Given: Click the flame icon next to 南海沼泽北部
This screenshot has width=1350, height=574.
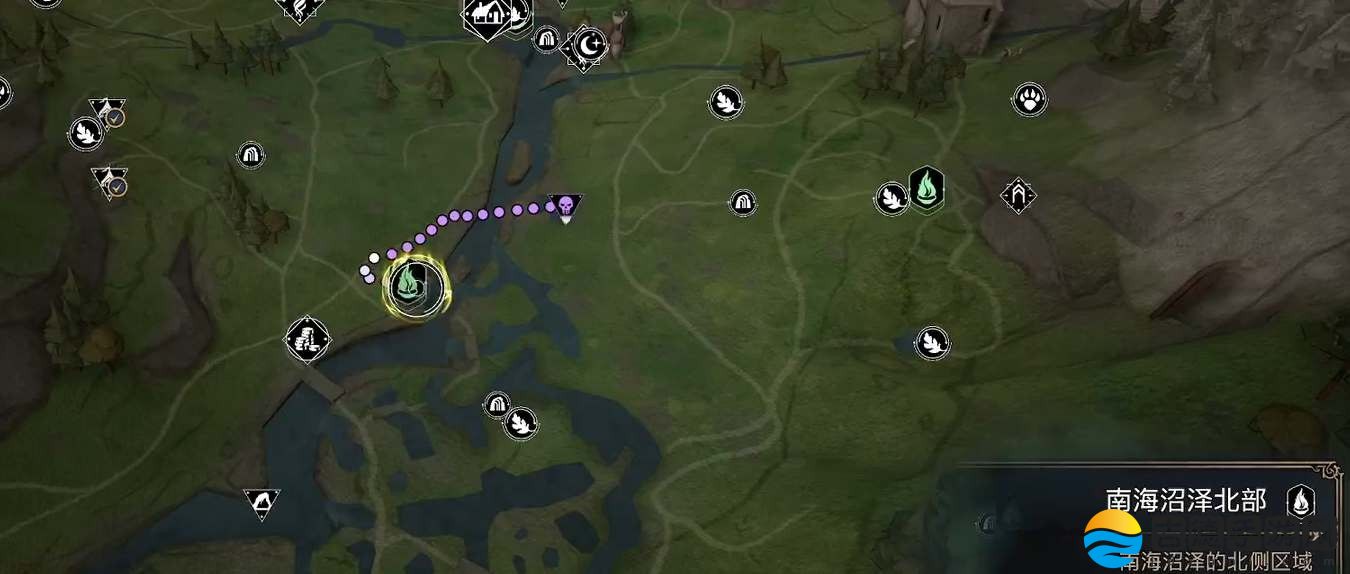Looking at the screenshot, I should (x=1301, y=500).
